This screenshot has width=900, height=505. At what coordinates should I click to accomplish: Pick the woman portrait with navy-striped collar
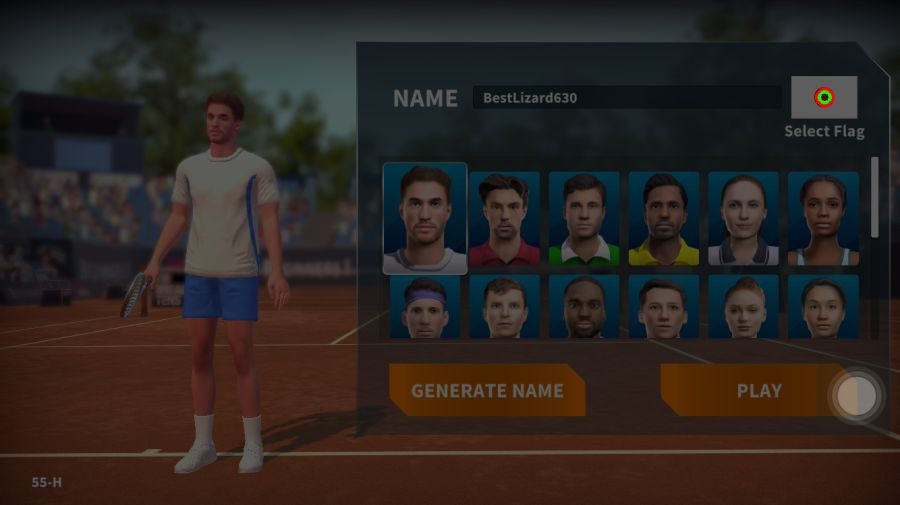(743, 219)
